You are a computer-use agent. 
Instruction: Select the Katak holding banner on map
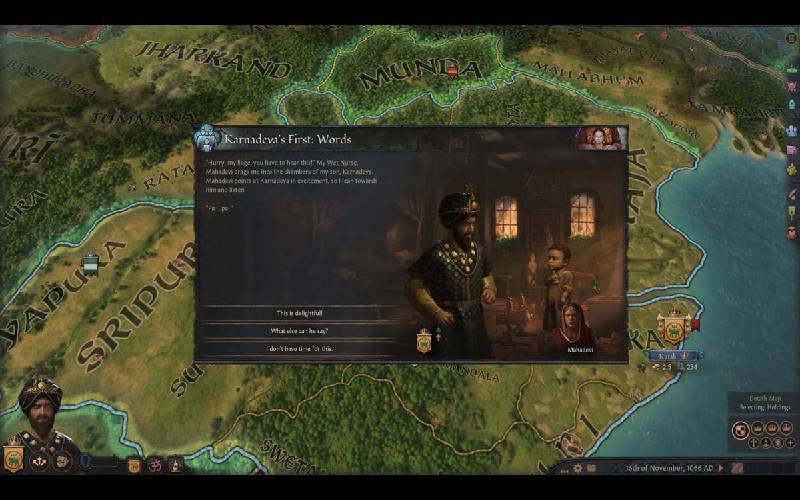[673, 327]
